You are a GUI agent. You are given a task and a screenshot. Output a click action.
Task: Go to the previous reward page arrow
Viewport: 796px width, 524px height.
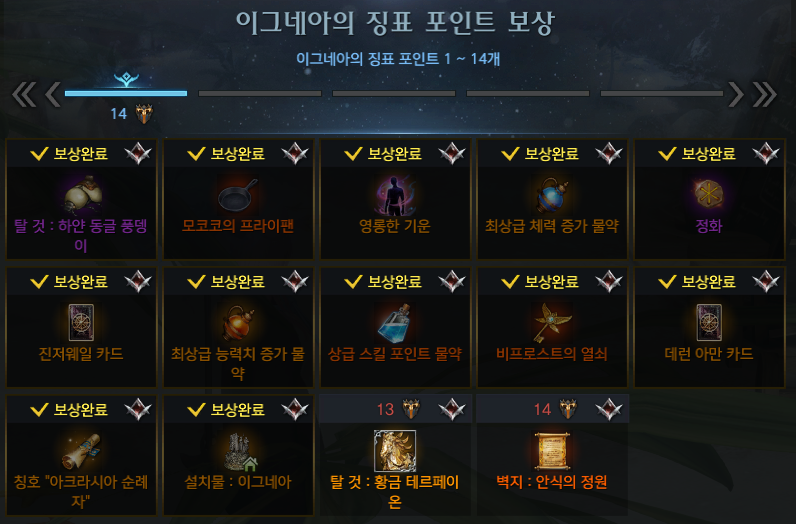pyautogui.click(x=53, y=93)
